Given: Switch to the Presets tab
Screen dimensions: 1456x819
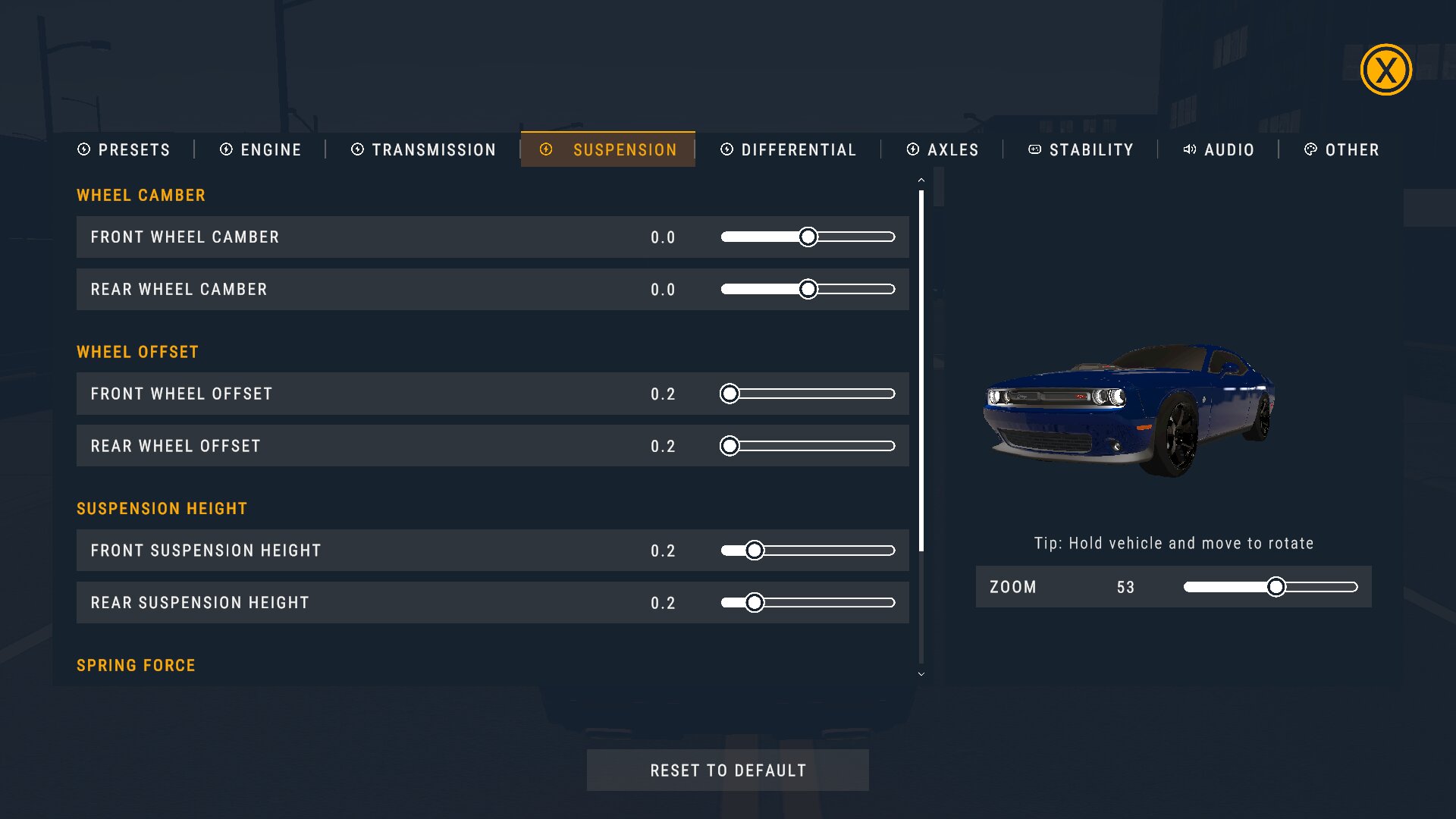Looking at the screenshot, I should [x=124, y=150].
